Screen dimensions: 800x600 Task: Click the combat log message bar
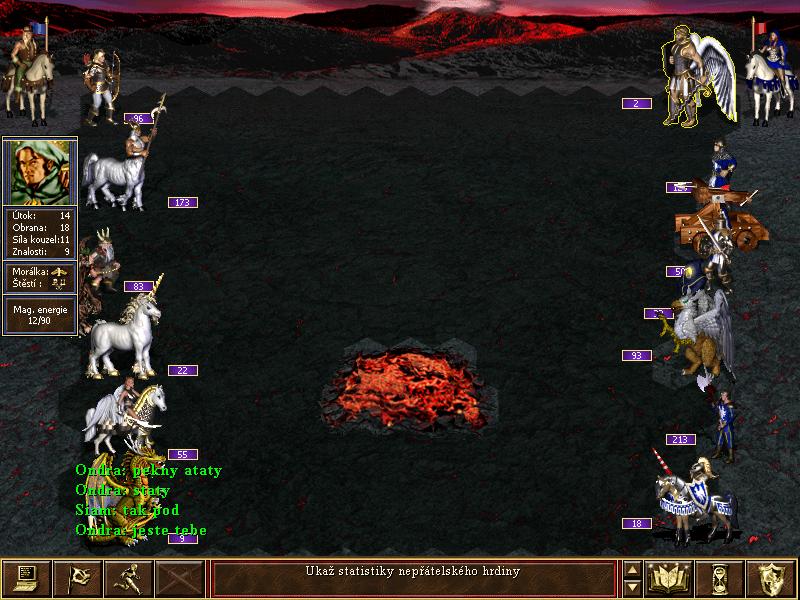coord(412,578)
